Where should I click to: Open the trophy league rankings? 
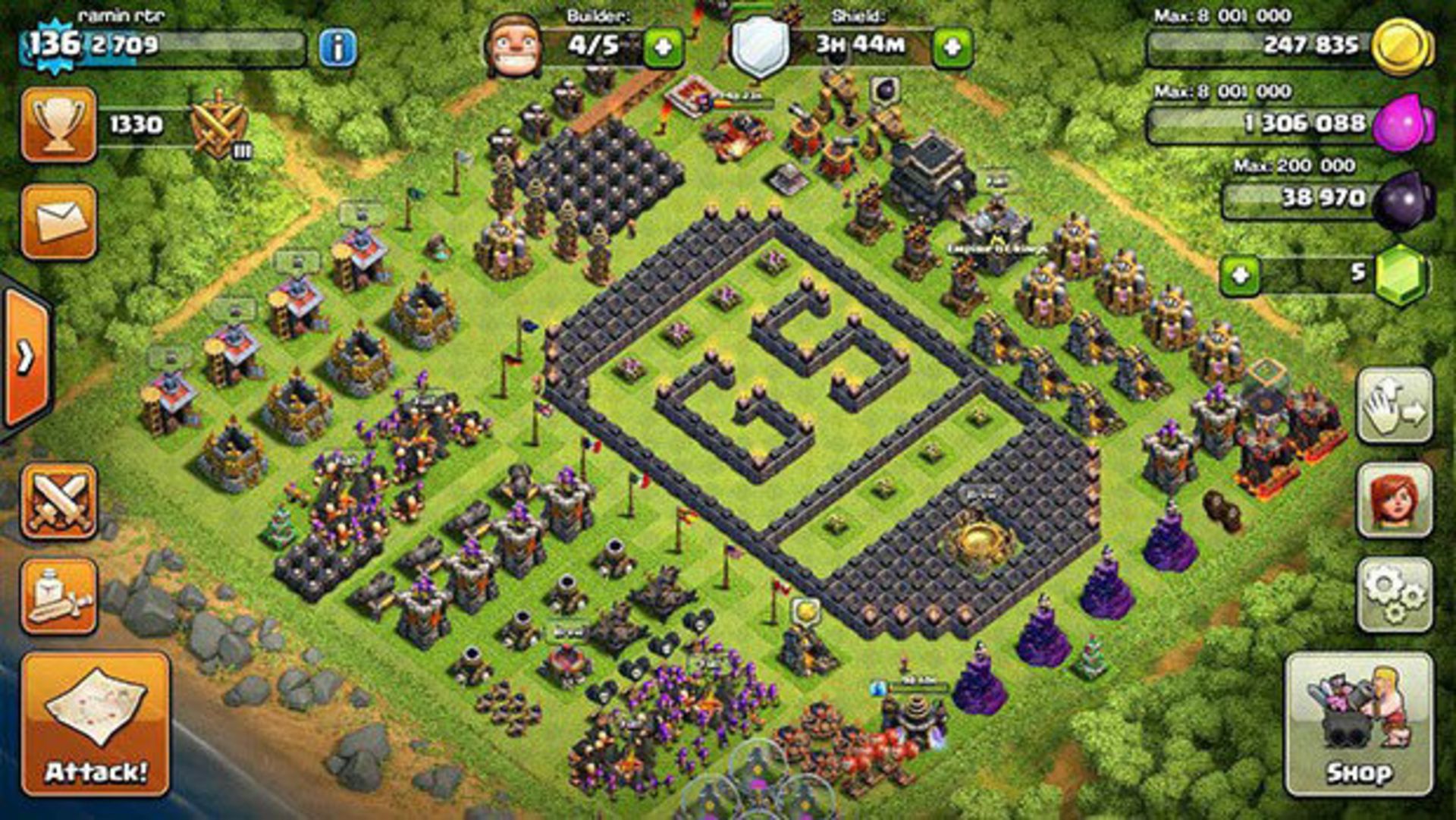[x=59, y=124]
